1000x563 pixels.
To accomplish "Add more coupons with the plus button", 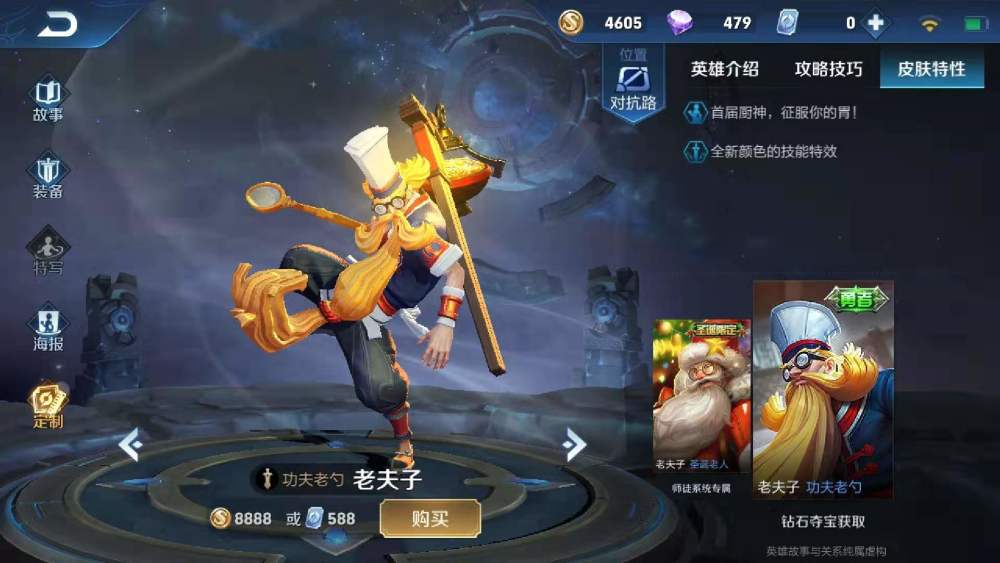I will click(875, 23).
